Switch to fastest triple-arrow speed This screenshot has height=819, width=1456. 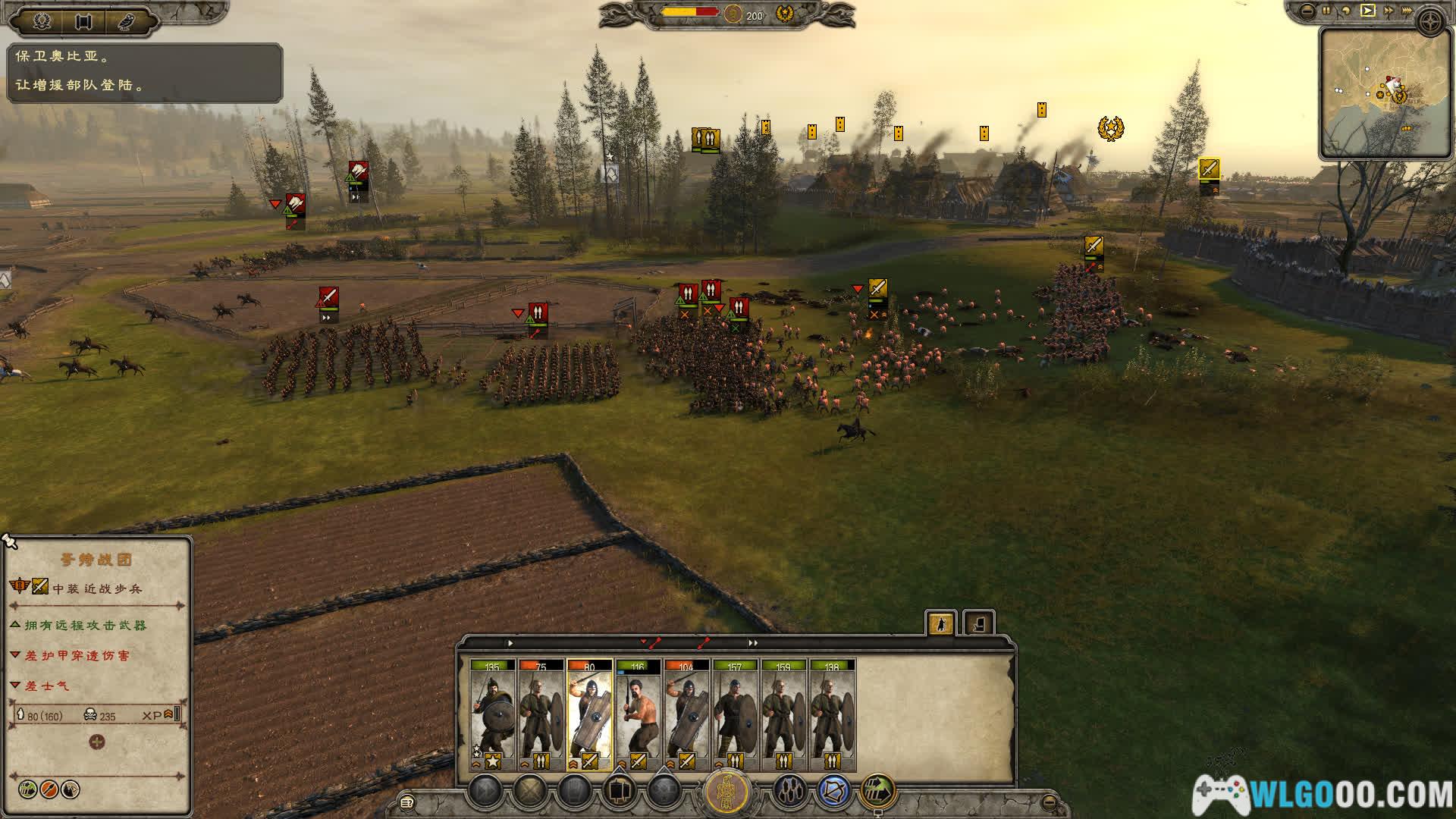(1409, 11)
